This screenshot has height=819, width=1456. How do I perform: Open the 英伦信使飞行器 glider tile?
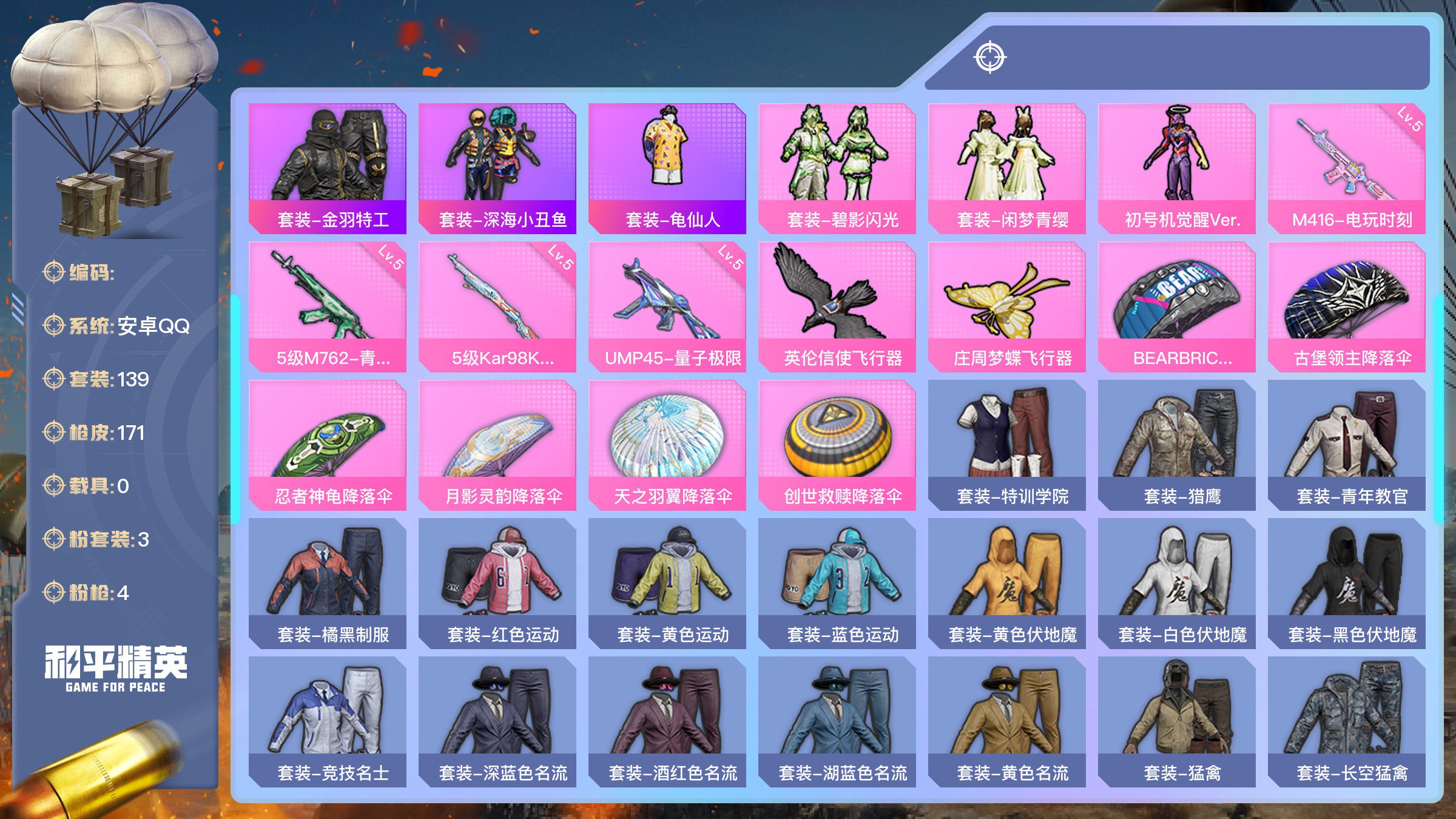coord(837,306)
